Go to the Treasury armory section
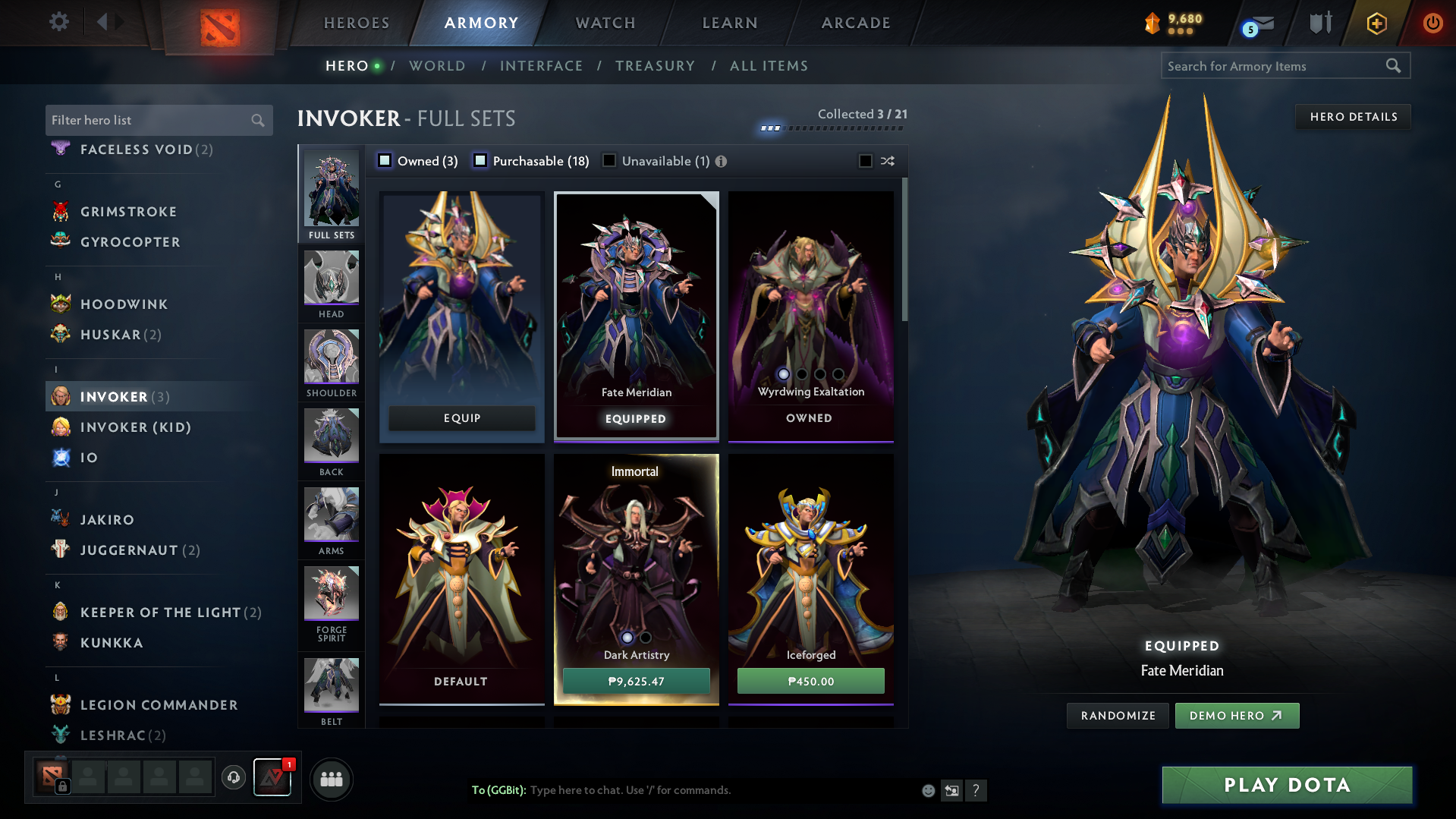This screenshot has width=1456, height=819. 655,66
